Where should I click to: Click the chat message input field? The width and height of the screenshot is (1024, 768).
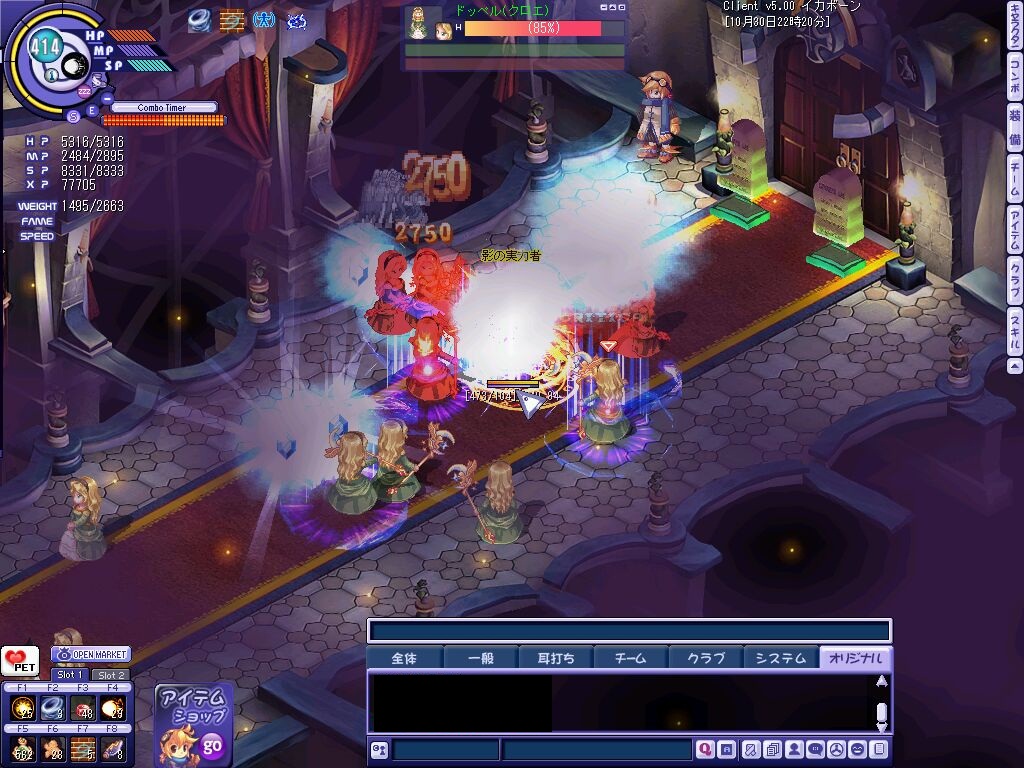tap(596, 749)
